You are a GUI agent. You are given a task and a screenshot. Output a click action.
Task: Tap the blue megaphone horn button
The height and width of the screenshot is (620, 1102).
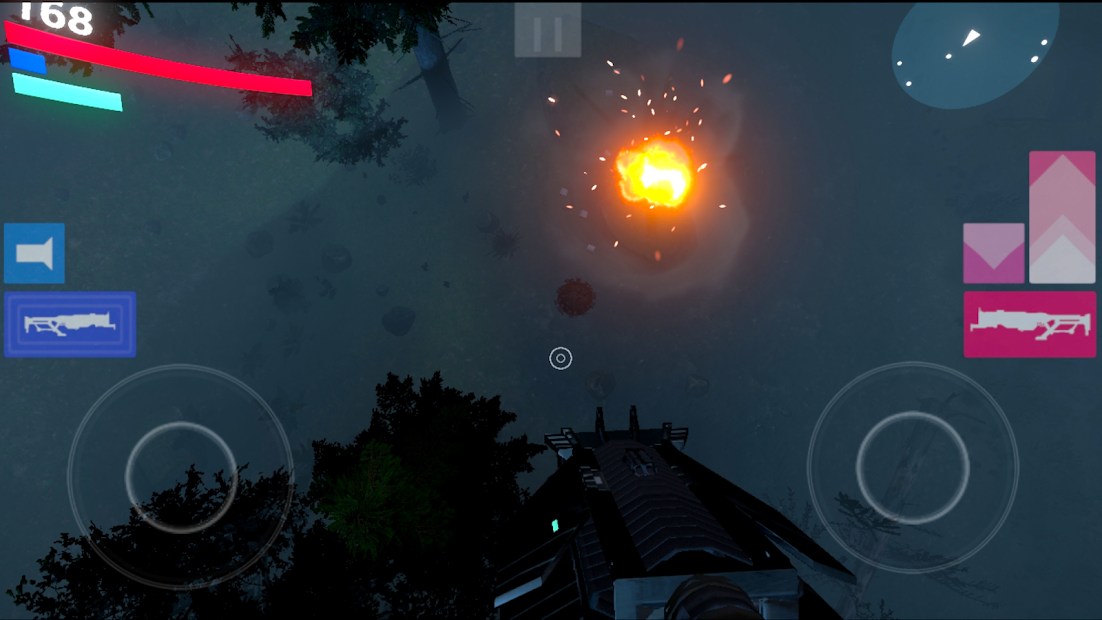click(35, 254)
